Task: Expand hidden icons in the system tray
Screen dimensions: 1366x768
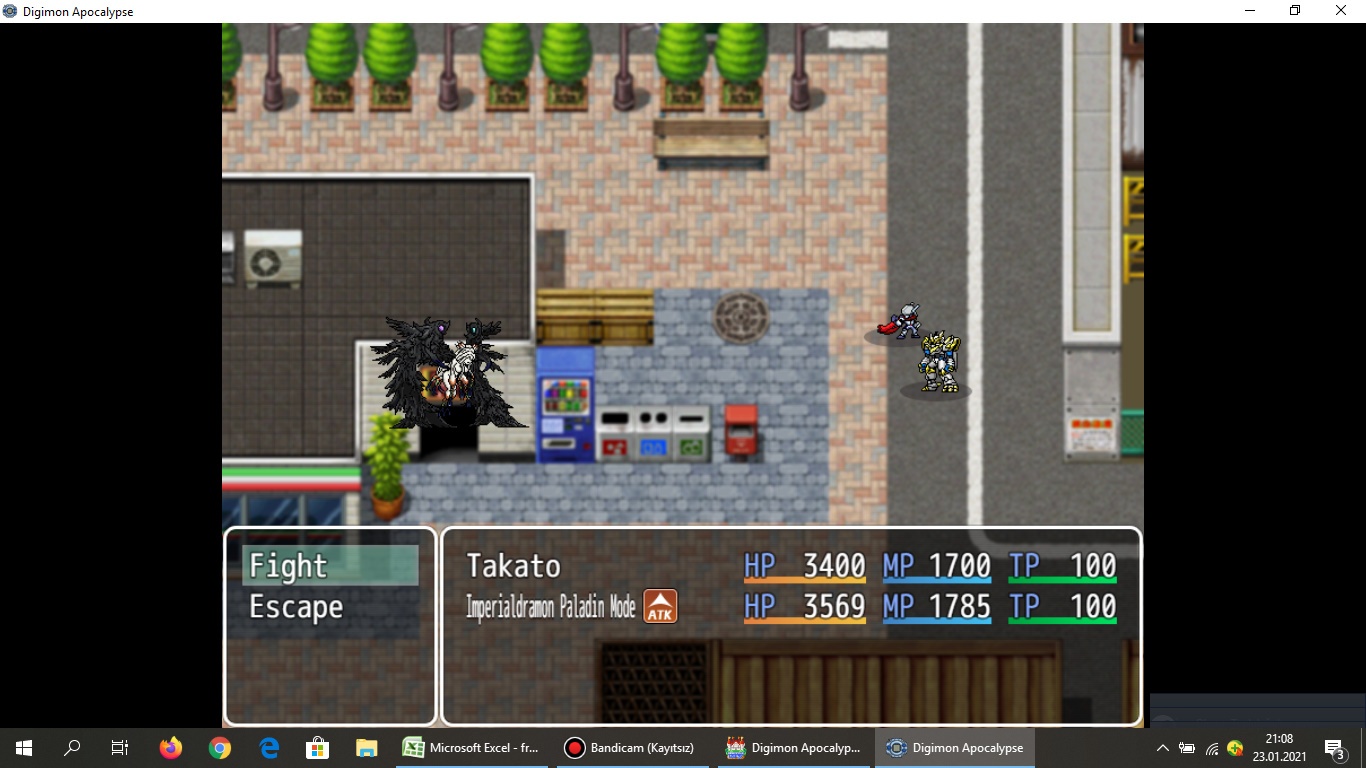Action: (x=1163, y=748)
